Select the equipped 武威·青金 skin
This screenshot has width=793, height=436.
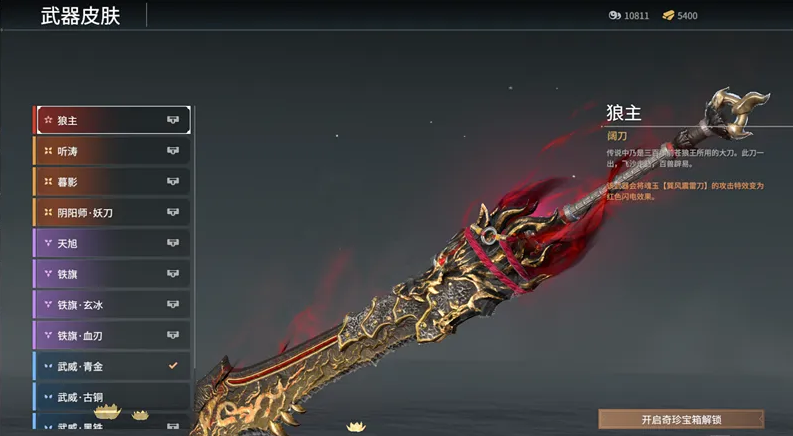tap(112, 366)
